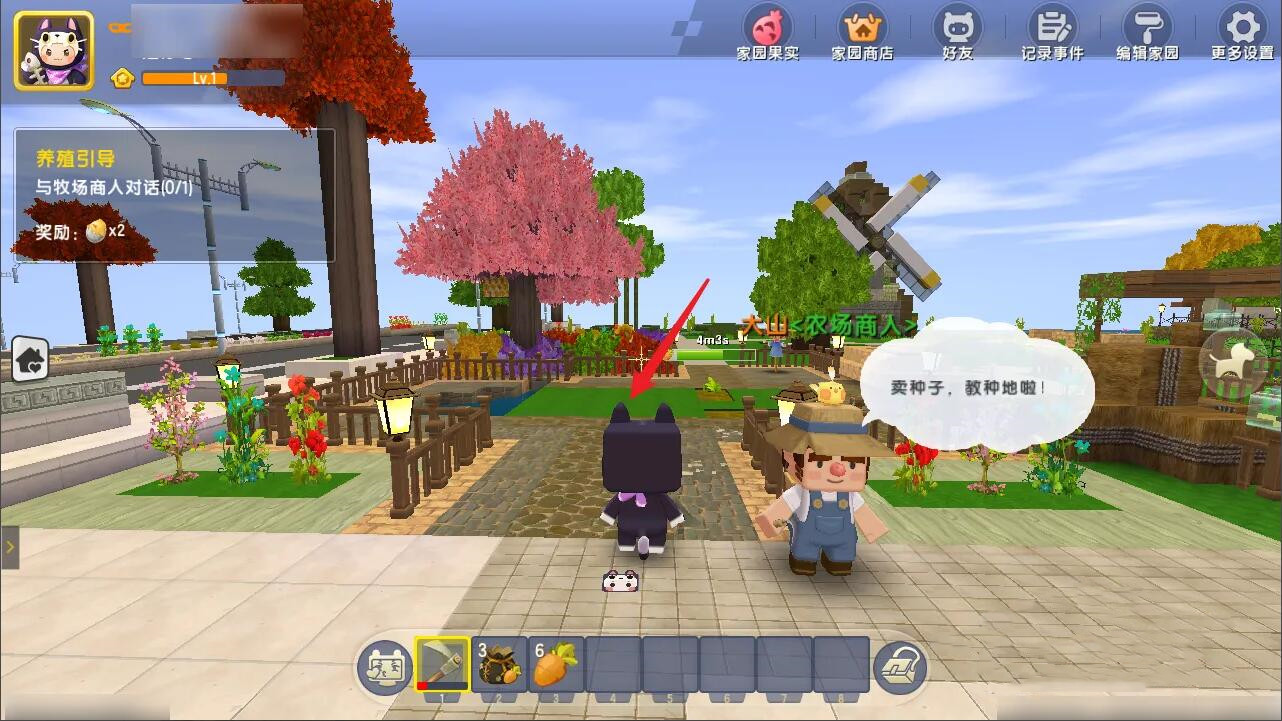The width and height of the screenshot is (1282, 721).
Task: Click the house-with-heart home icon
Action: coord(30,360)
